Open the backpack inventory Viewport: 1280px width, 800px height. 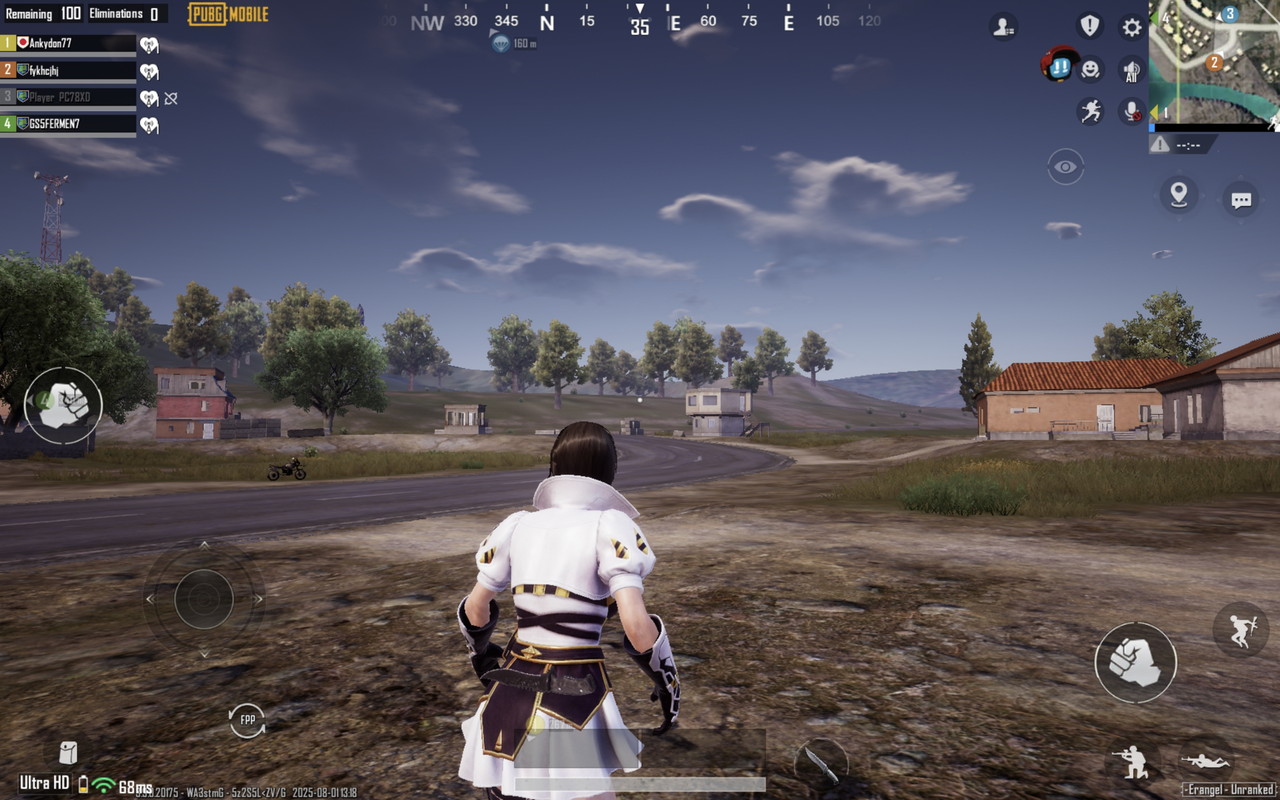click(x=68, y=752)
